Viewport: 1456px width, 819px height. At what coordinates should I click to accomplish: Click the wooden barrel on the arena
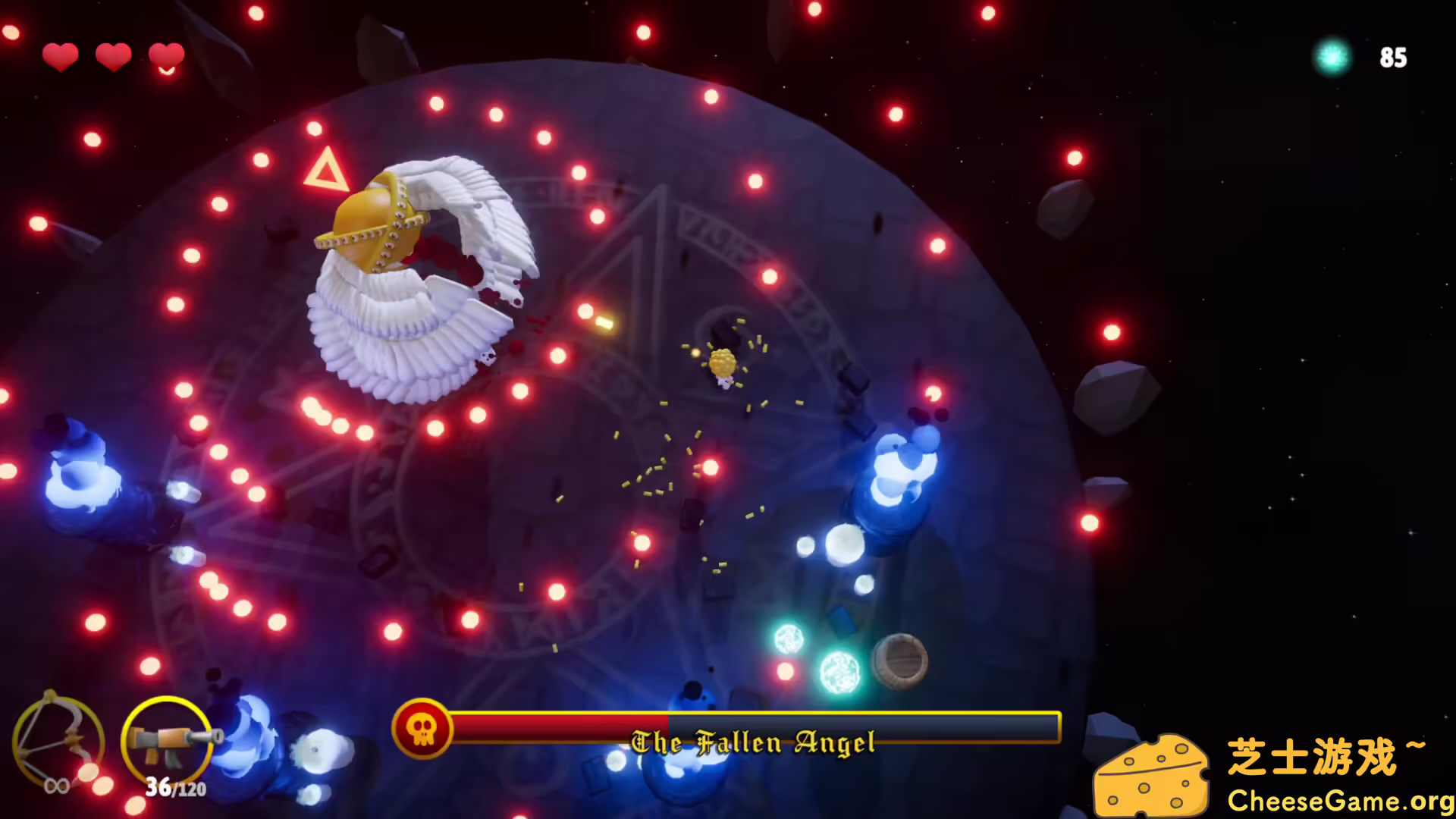coord(901,660)
